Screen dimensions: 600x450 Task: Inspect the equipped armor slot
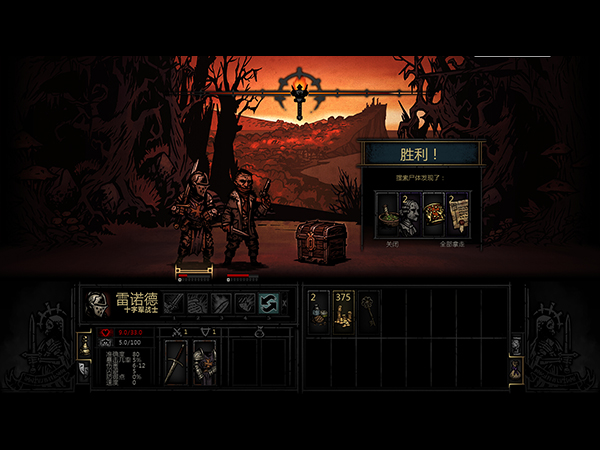click(x=204, y=363)
